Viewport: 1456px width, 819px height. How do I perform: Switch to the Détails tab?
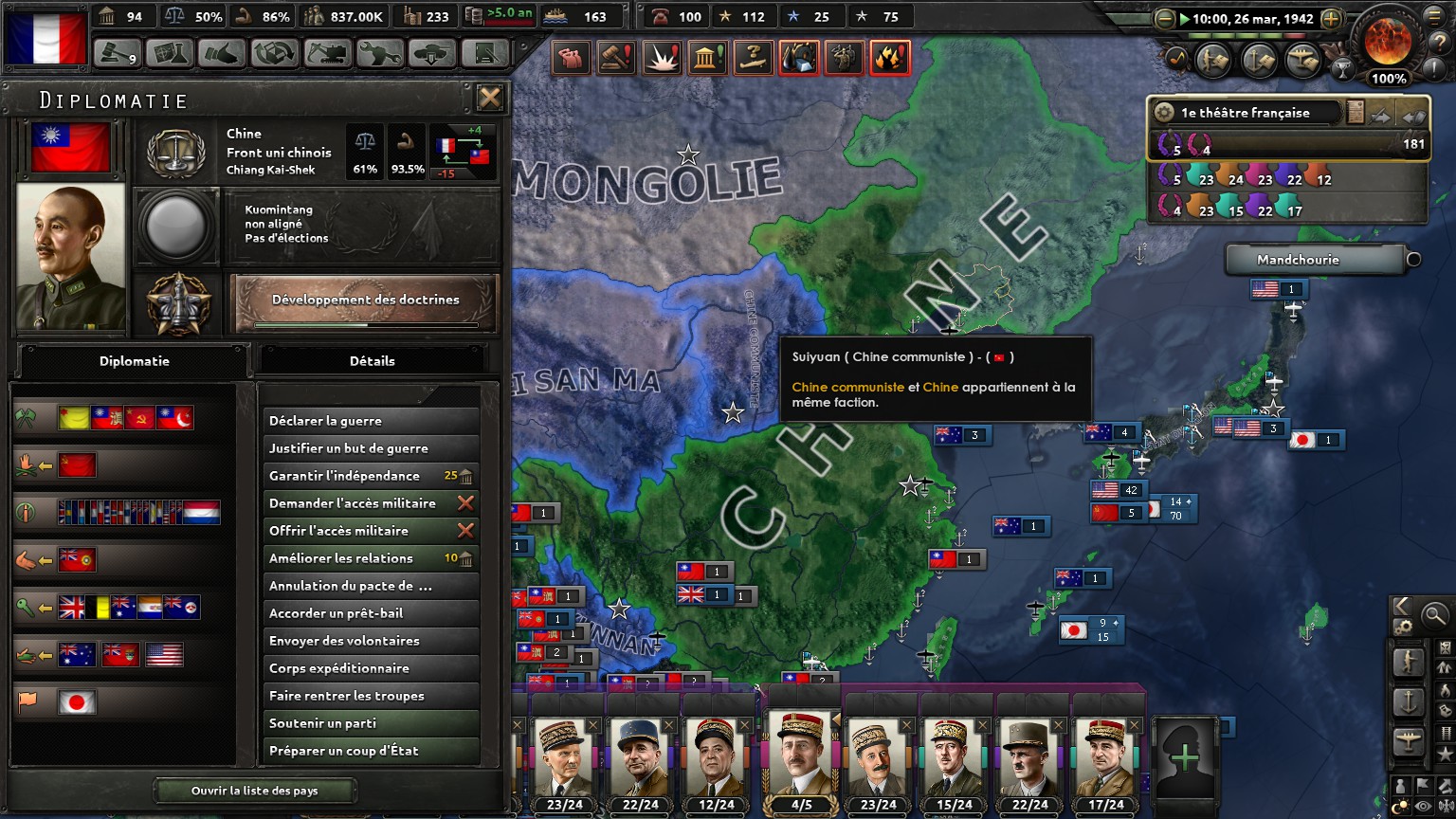(373, 361)
